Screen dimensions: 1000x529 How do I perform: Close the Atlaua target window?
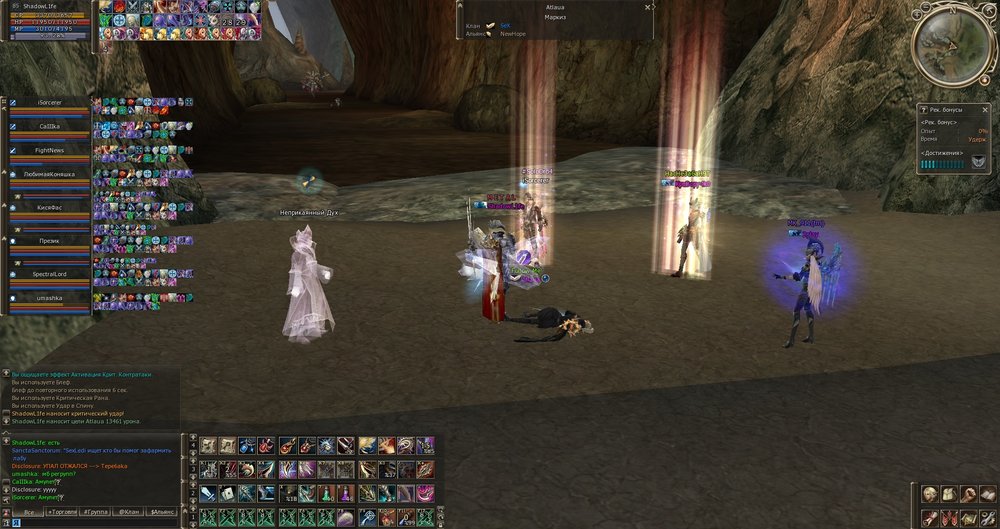pos(651,7)
